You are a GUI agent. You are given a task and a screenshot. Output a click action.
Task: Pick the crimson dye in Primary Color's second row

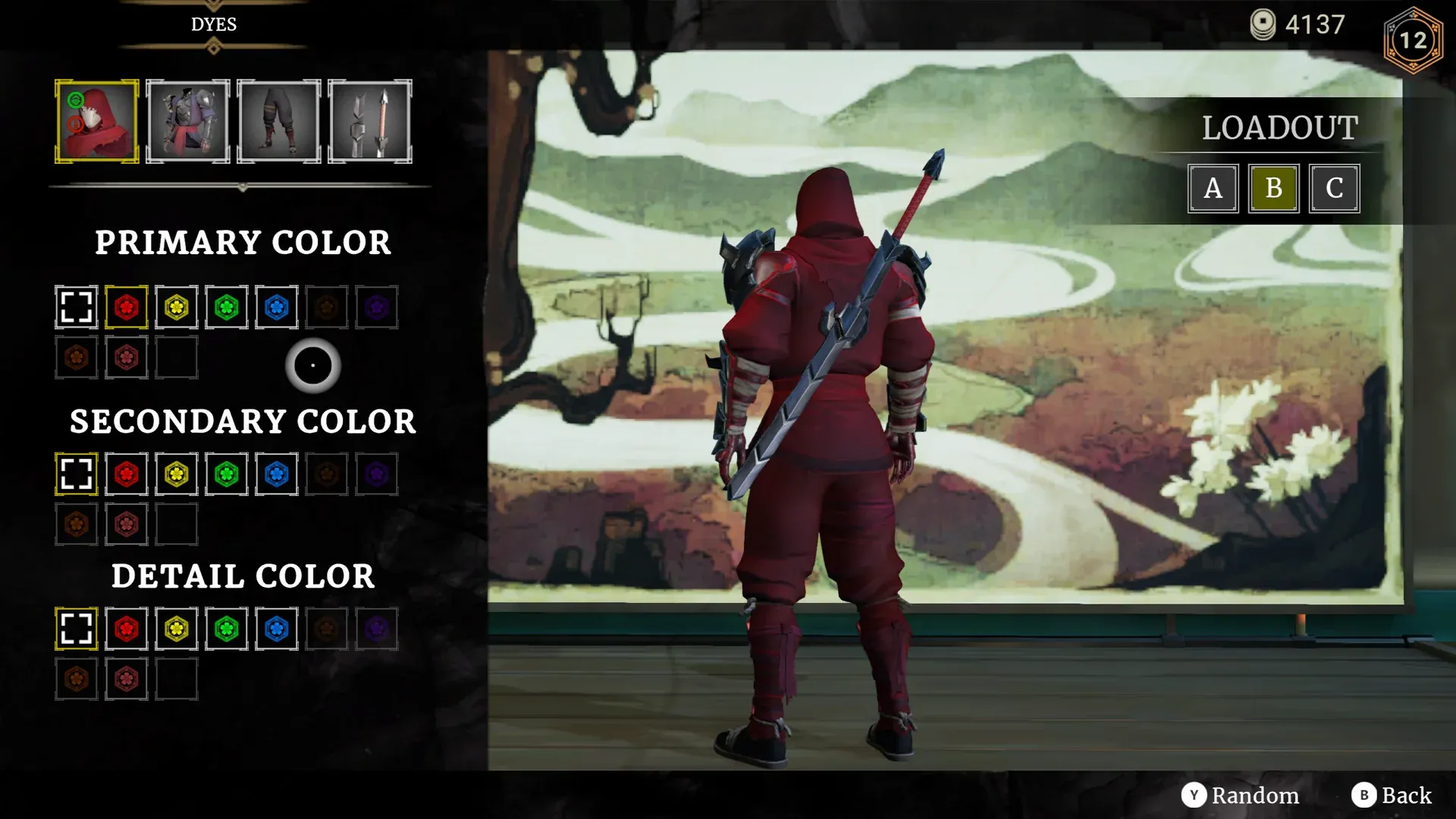pos(126,356)
